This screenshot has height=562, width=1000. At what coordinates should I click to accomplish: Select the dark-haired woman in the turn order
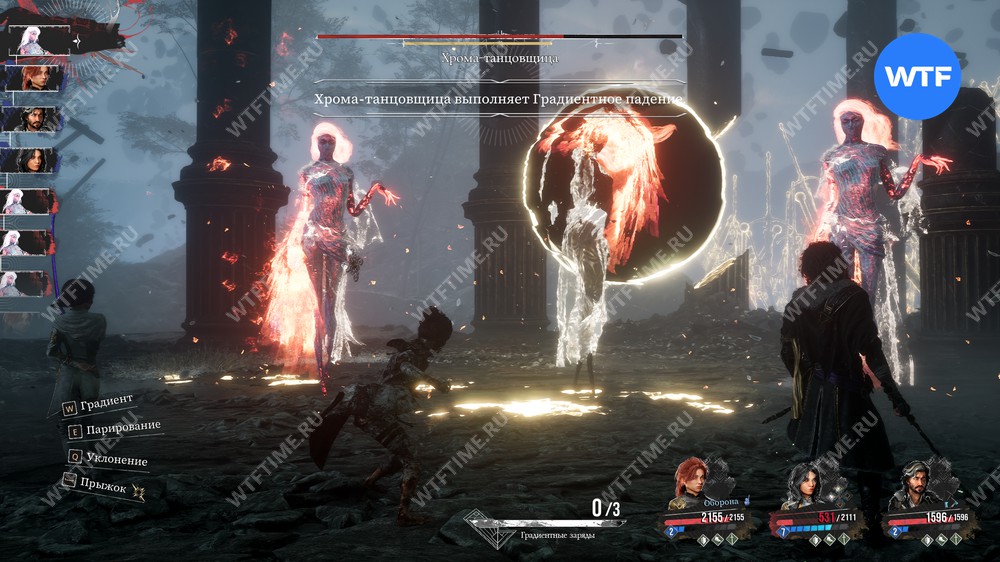pos(38,160)
